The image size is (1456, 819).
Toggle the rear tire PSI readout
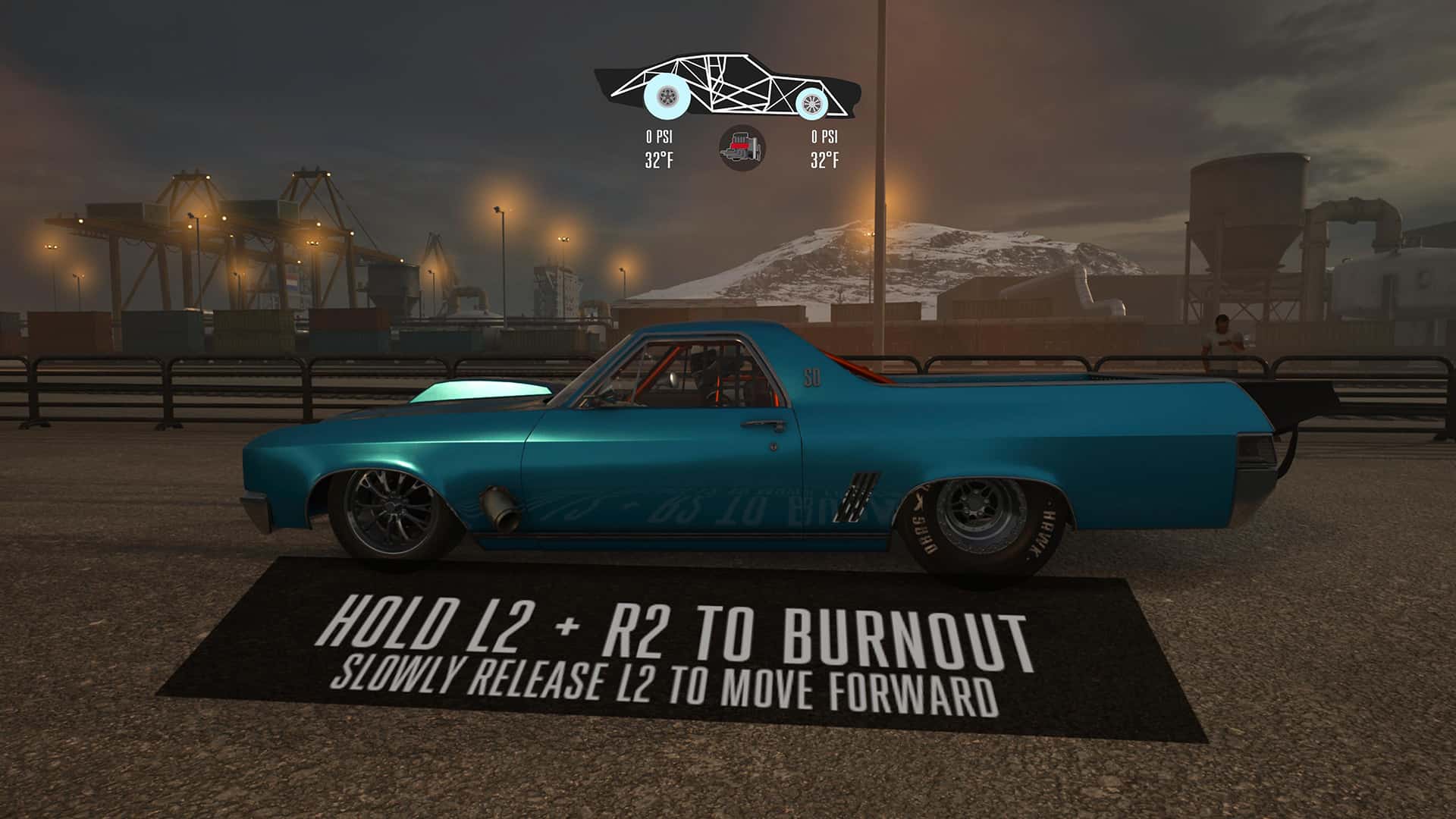pos(824,138)
